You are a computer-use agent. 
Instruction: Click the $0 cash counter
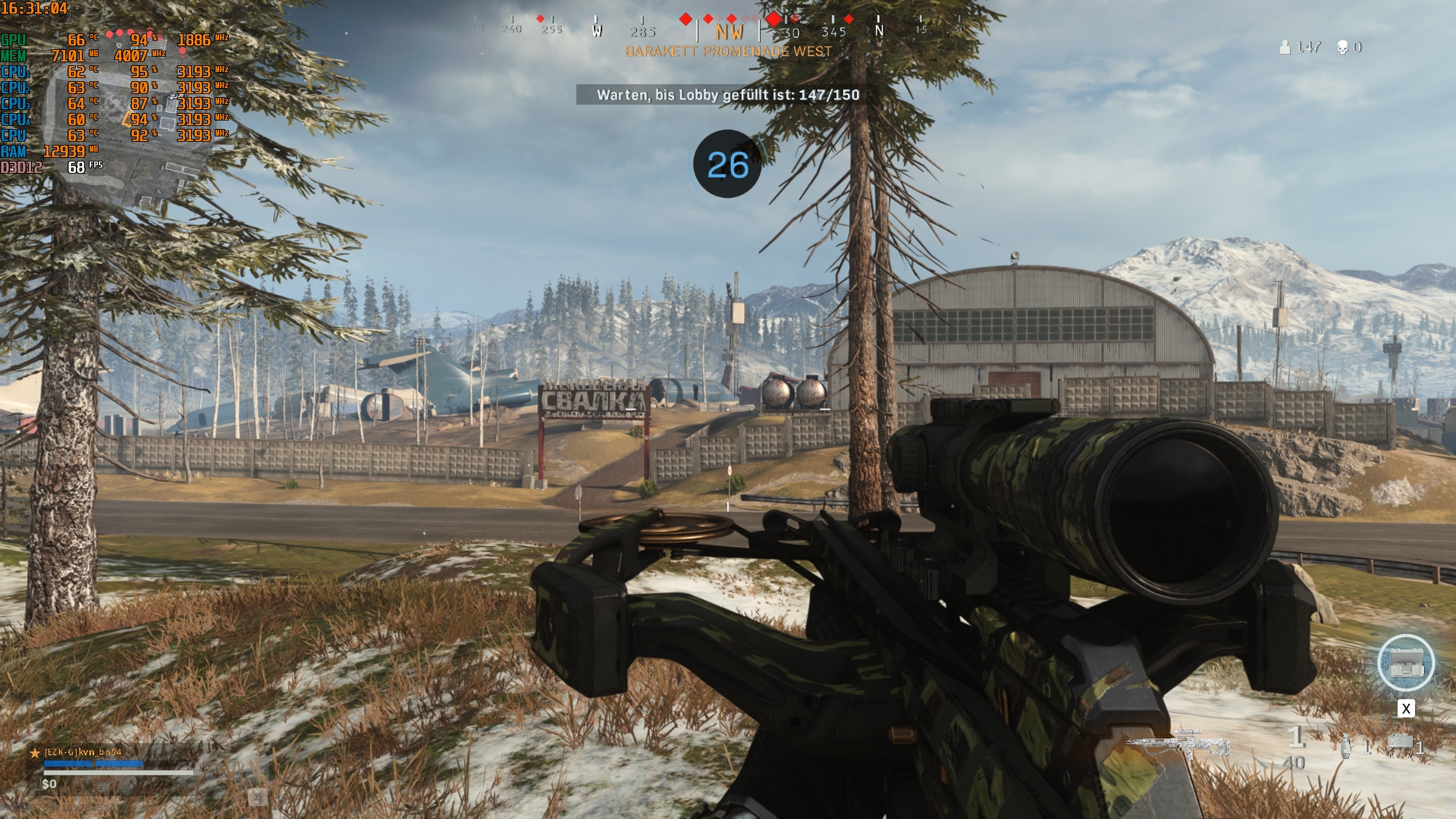(49, 783)
